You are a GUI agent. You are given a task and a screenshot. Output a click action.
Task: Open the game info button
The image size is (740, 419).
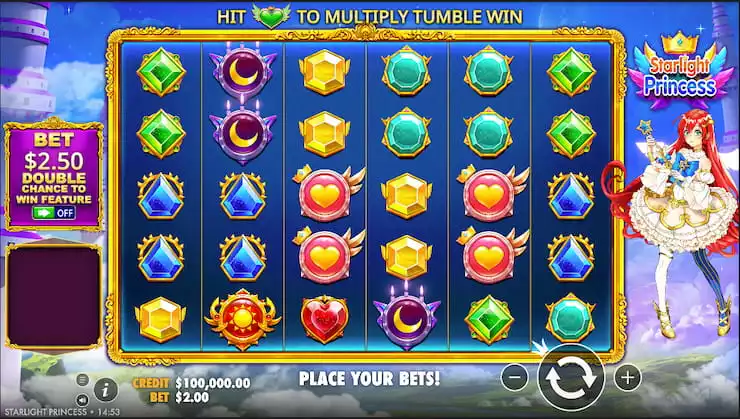106,390
